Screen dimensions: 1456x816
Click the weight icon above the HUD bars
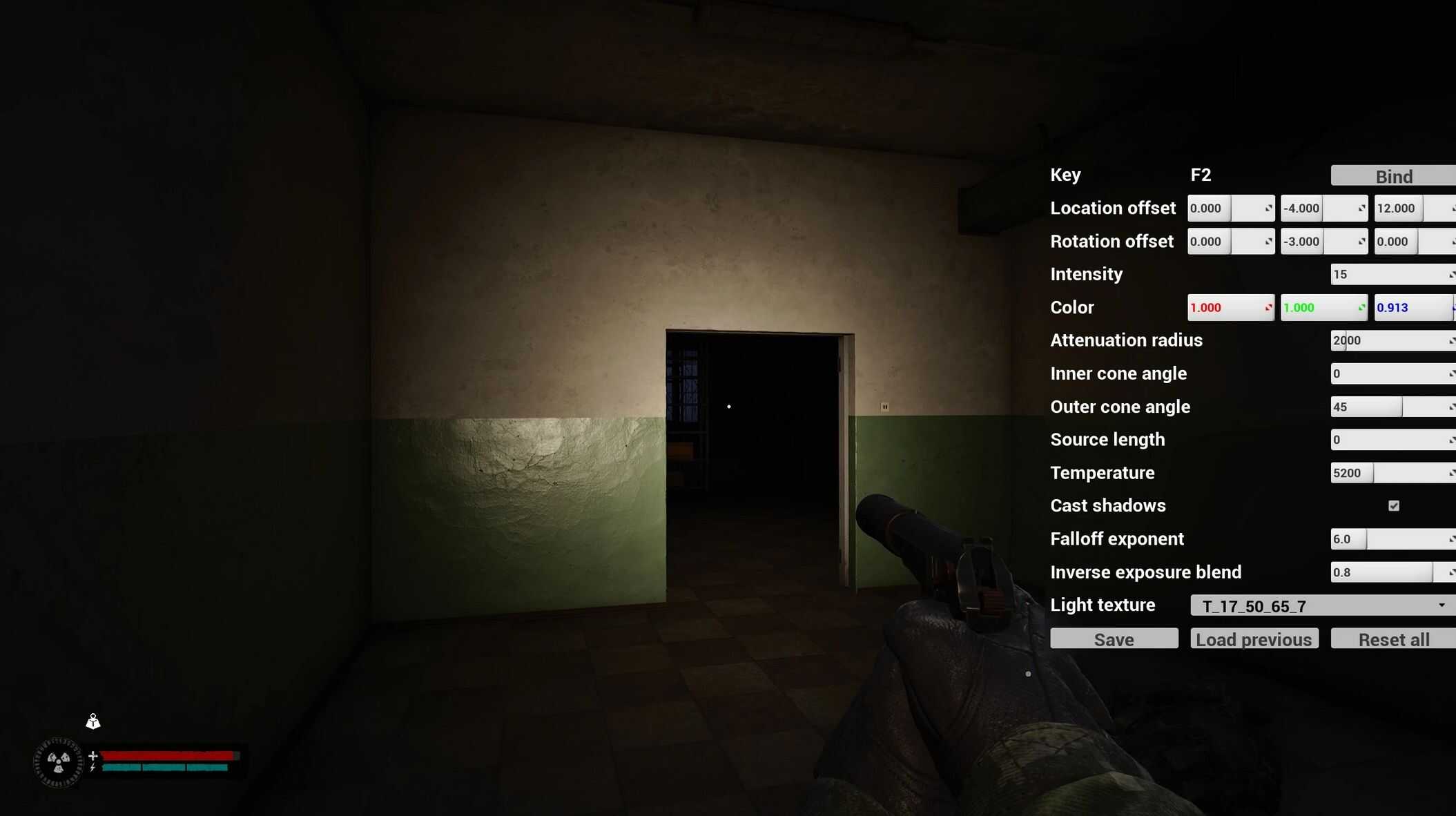93,721
